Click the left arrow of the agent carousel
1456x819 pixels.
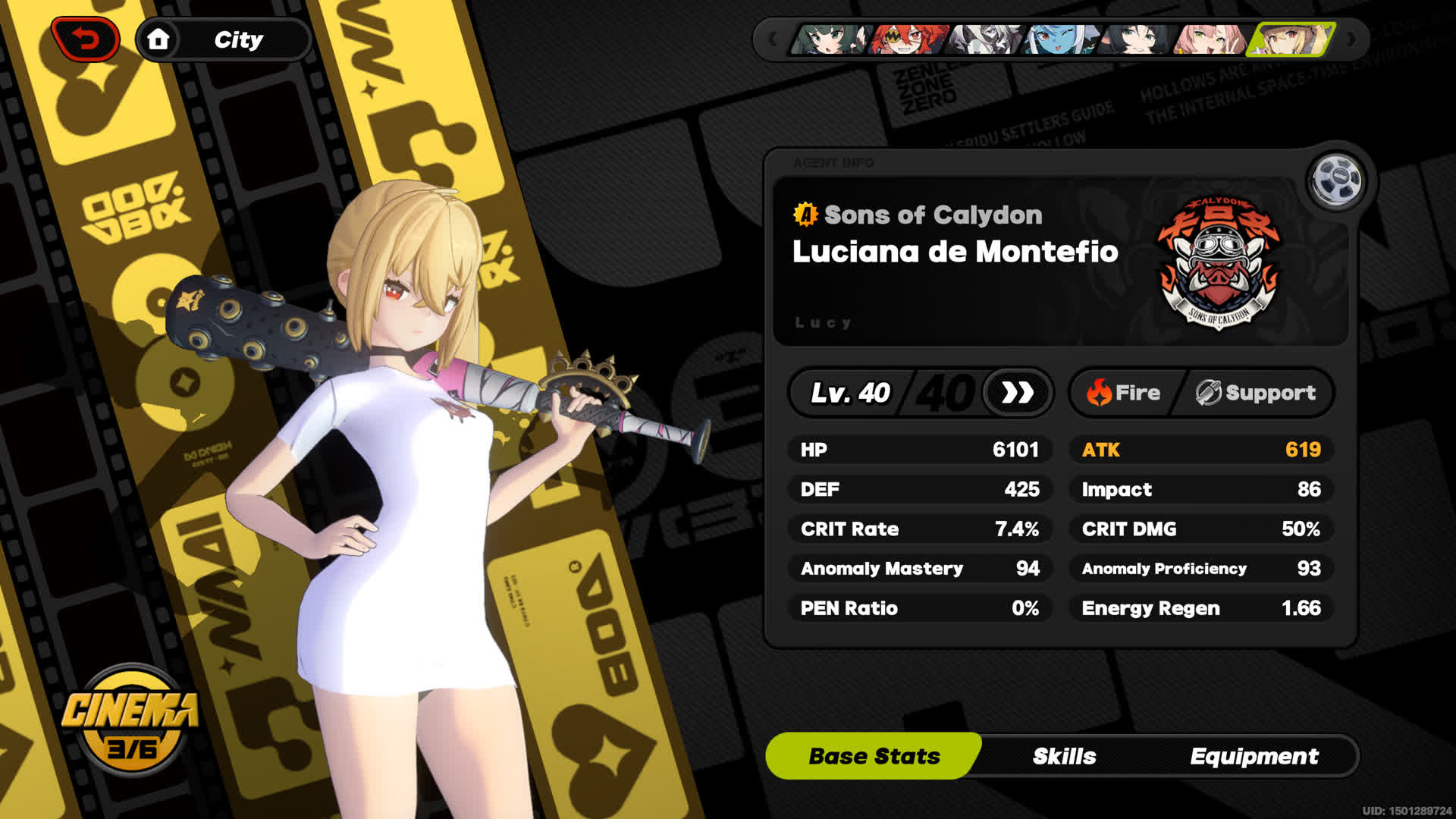772,39
